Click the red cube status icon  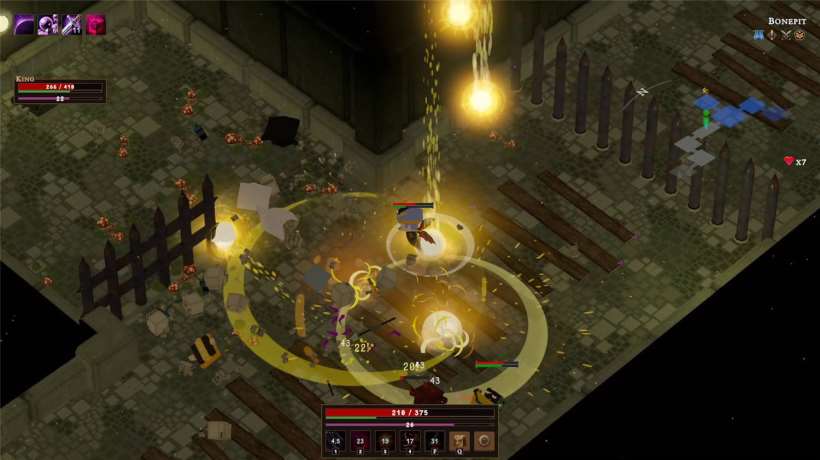(x=96, y=24)
